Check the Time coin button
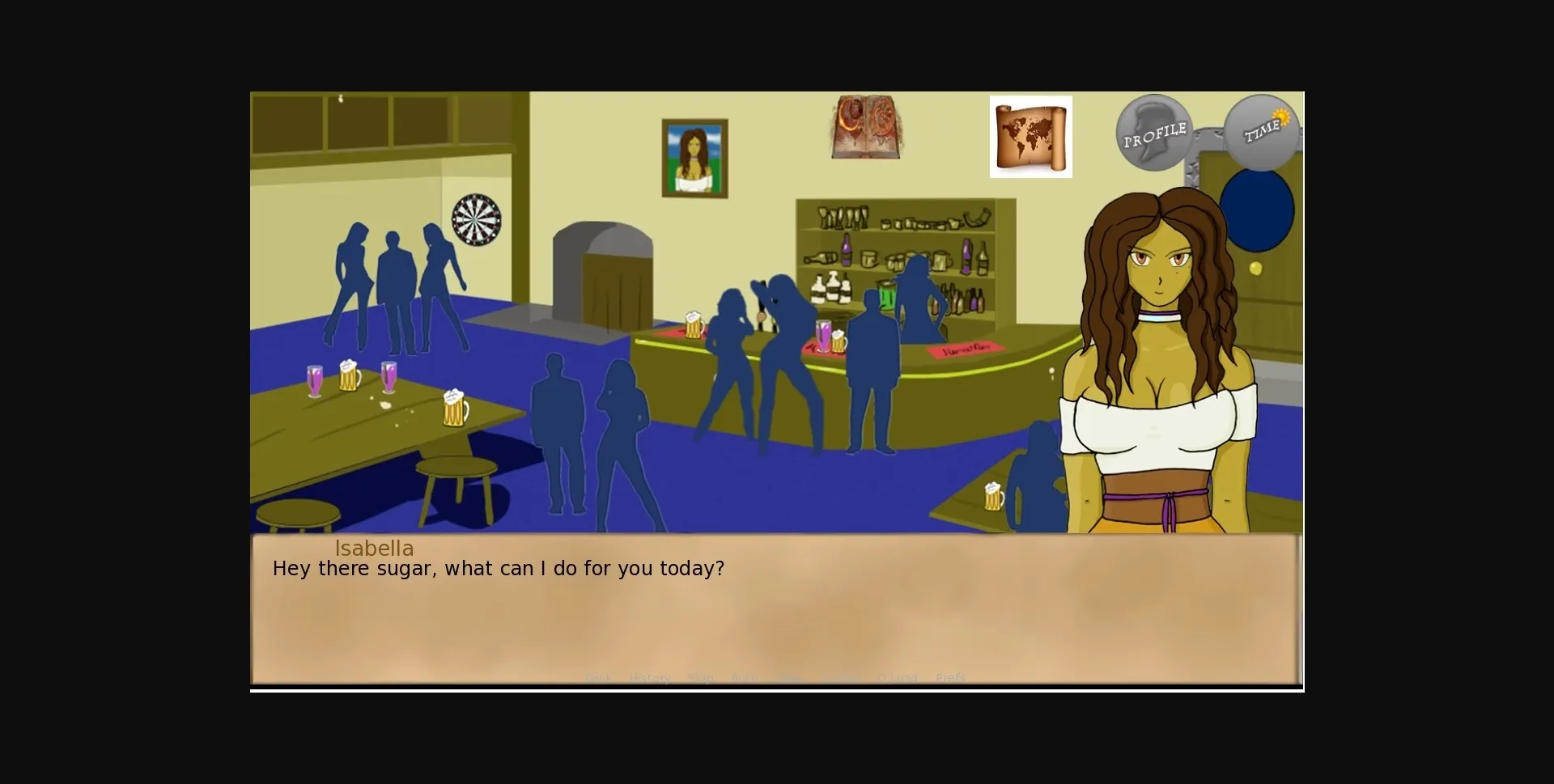This screenshot has height=784, width=1554. point(1263,132)
